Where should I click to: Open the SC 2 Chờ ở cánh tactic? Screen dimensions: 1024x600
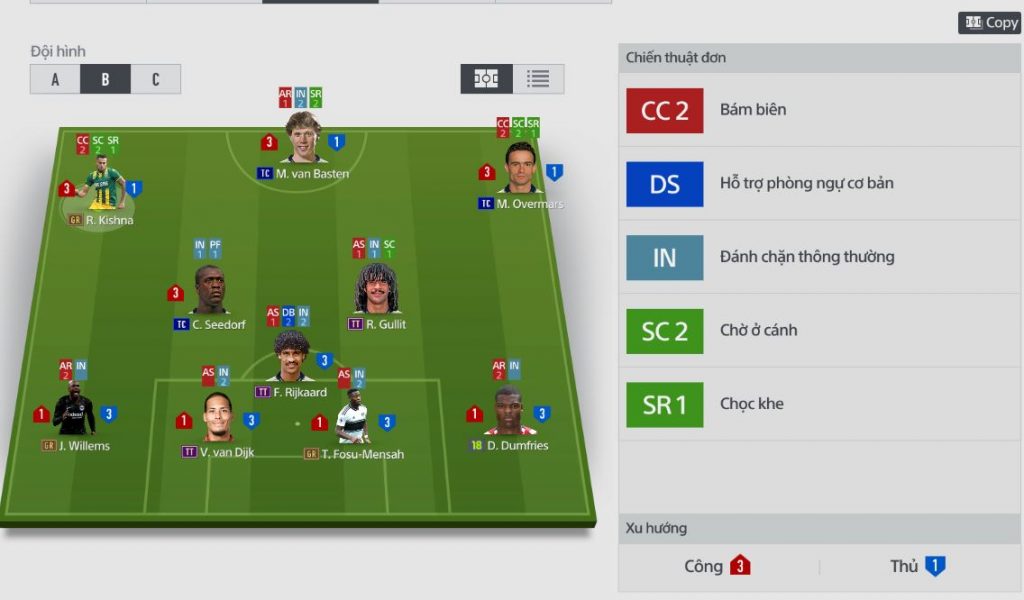(x=819, y=331)
